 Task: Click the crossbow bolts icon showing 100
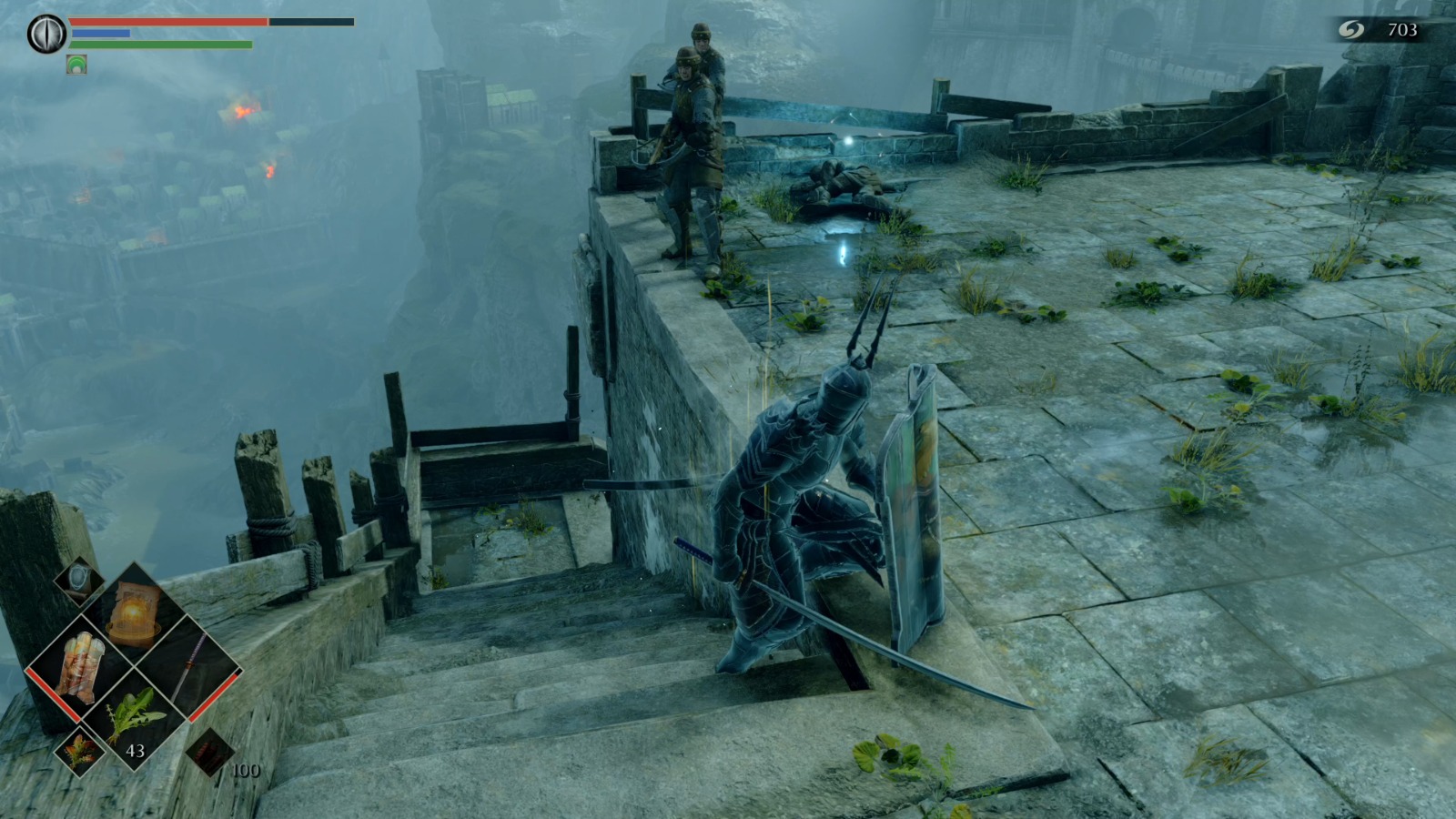pos(210,753)
